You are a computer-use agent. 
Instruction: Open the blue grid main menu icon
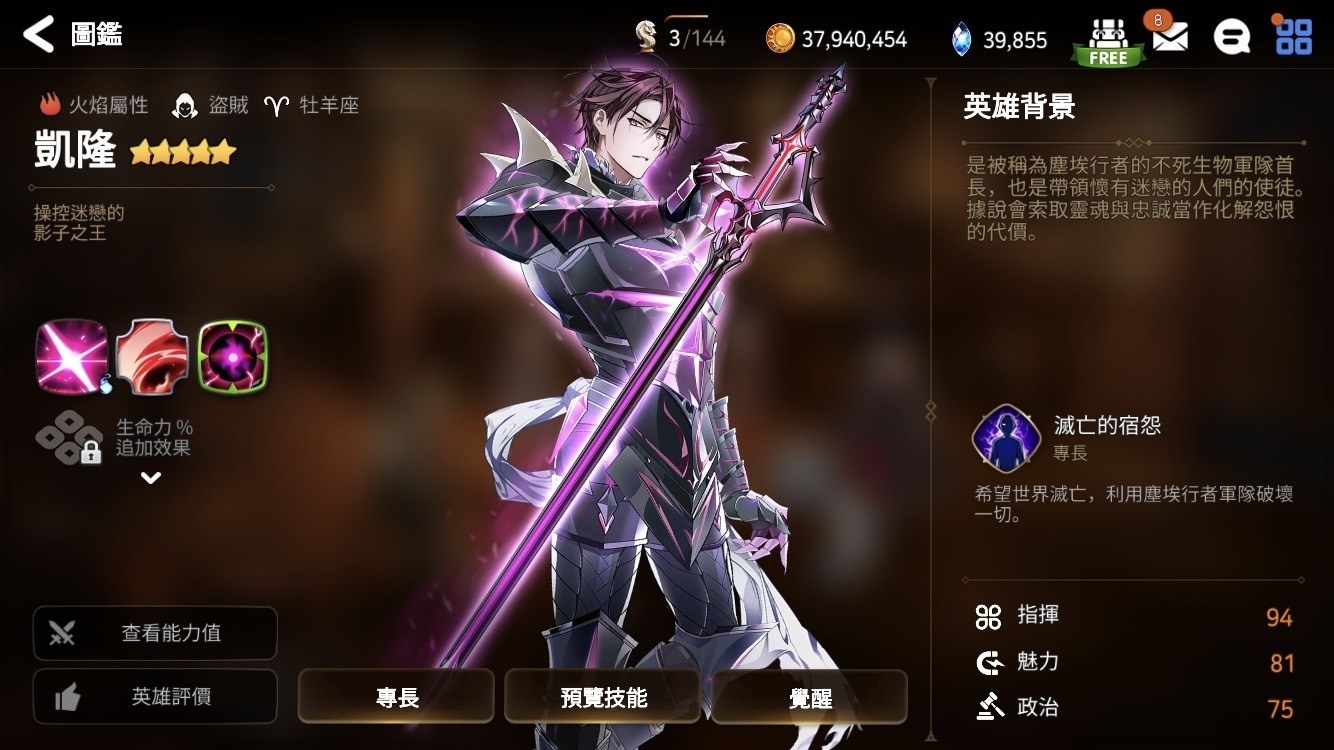coord(1295,34)
